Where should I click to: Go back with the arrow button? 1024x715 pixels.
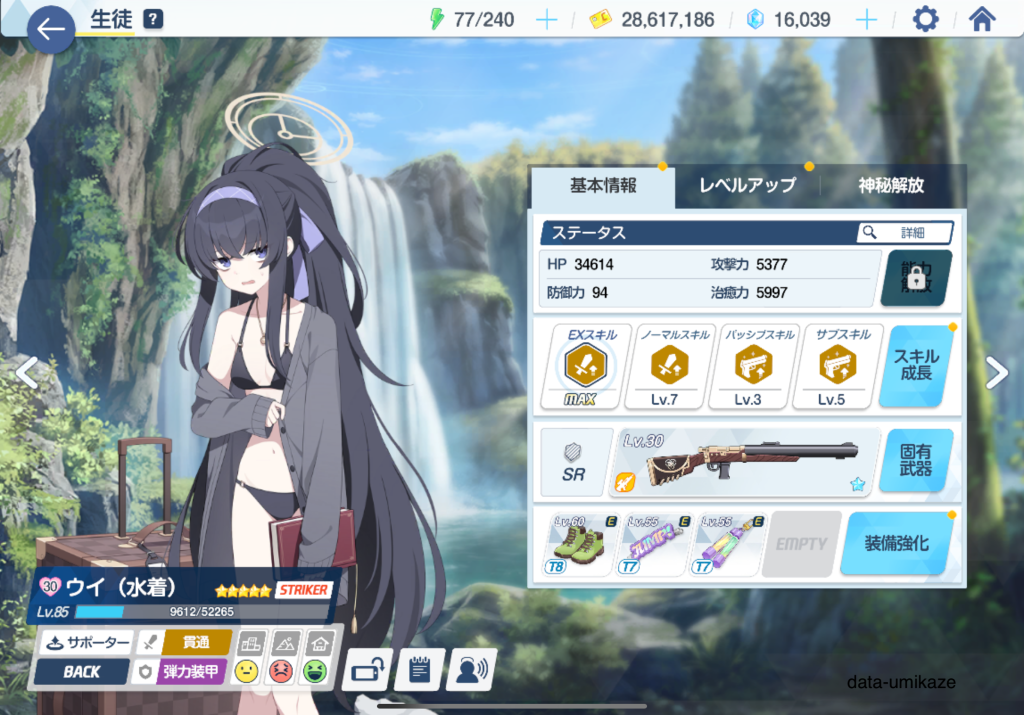pos(50,30)
